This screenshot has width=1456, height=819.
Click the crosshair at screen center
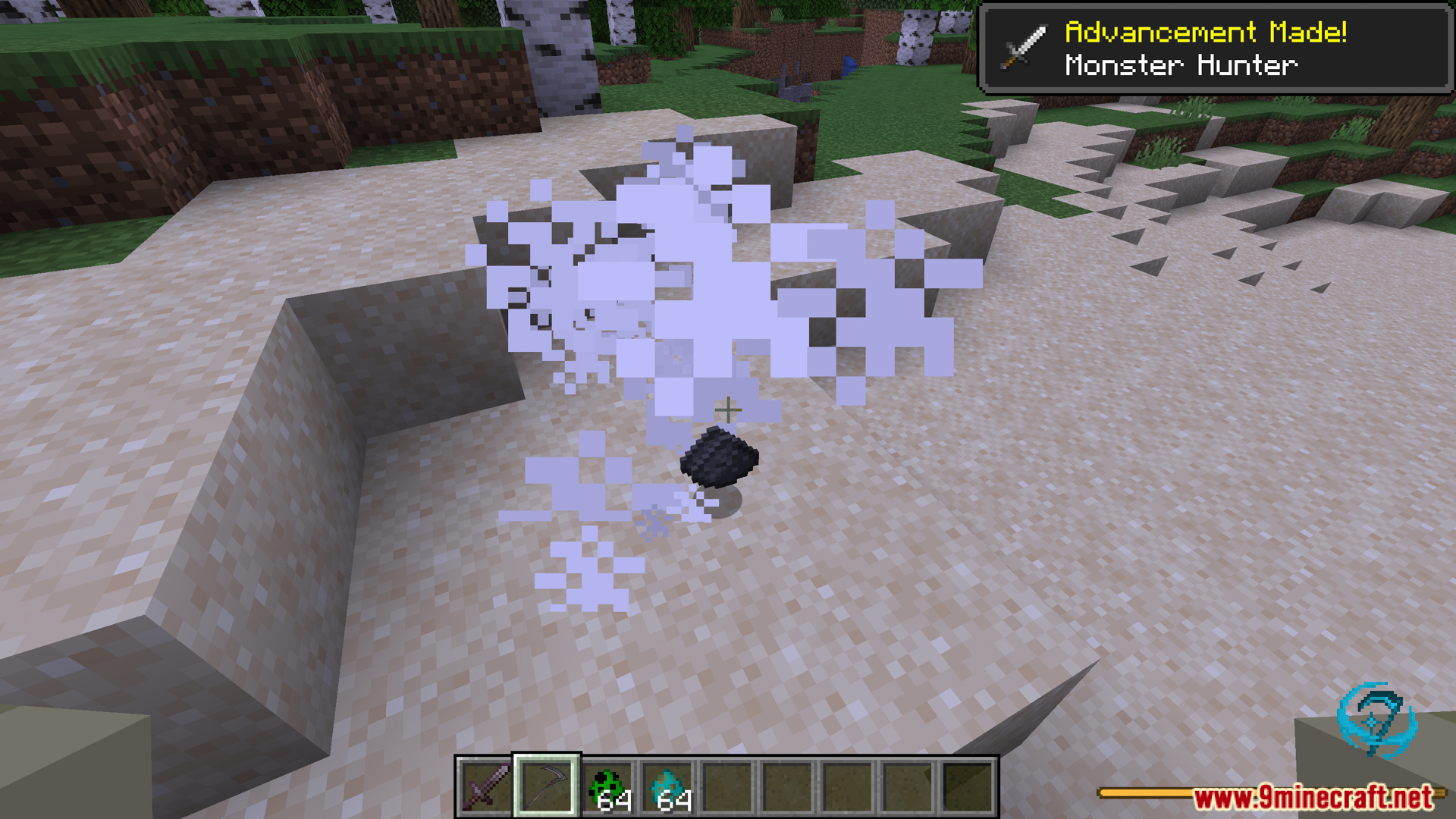pyautogui.click(x=727, y=409)
